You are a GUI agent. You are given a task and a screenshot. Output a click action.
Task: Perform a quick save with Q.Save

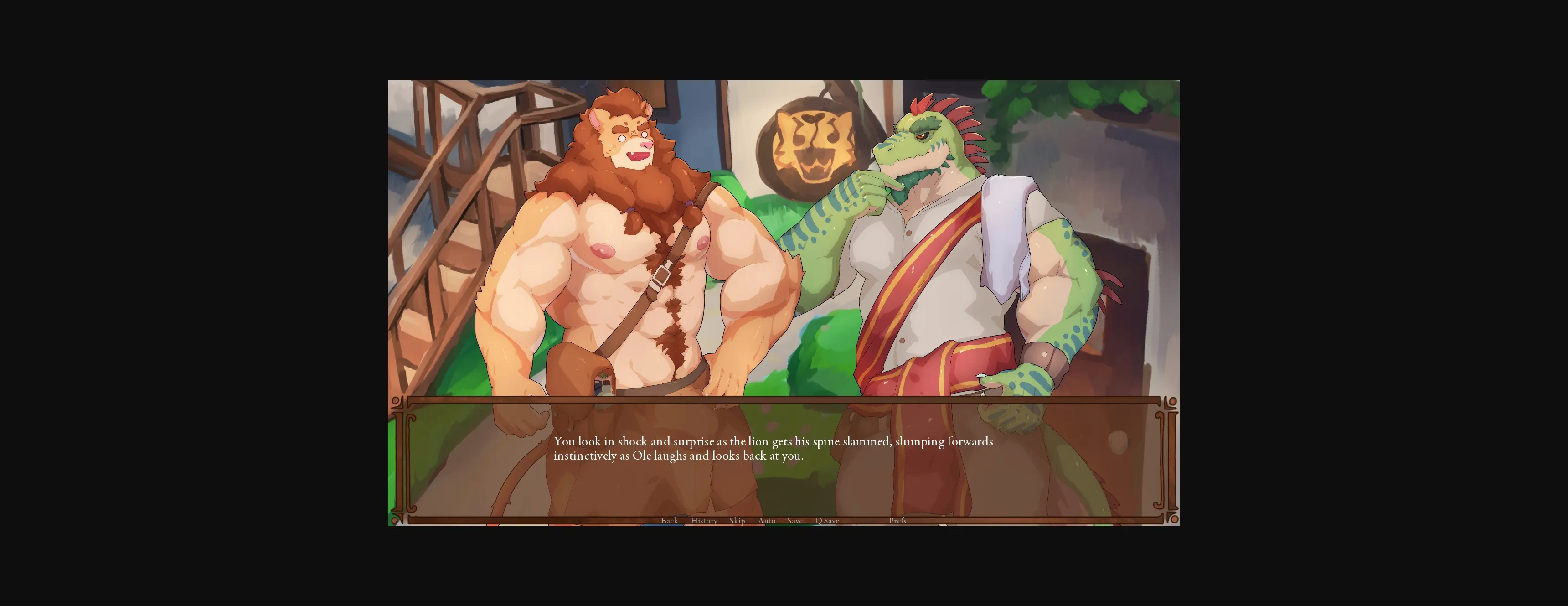coord(827,521)
